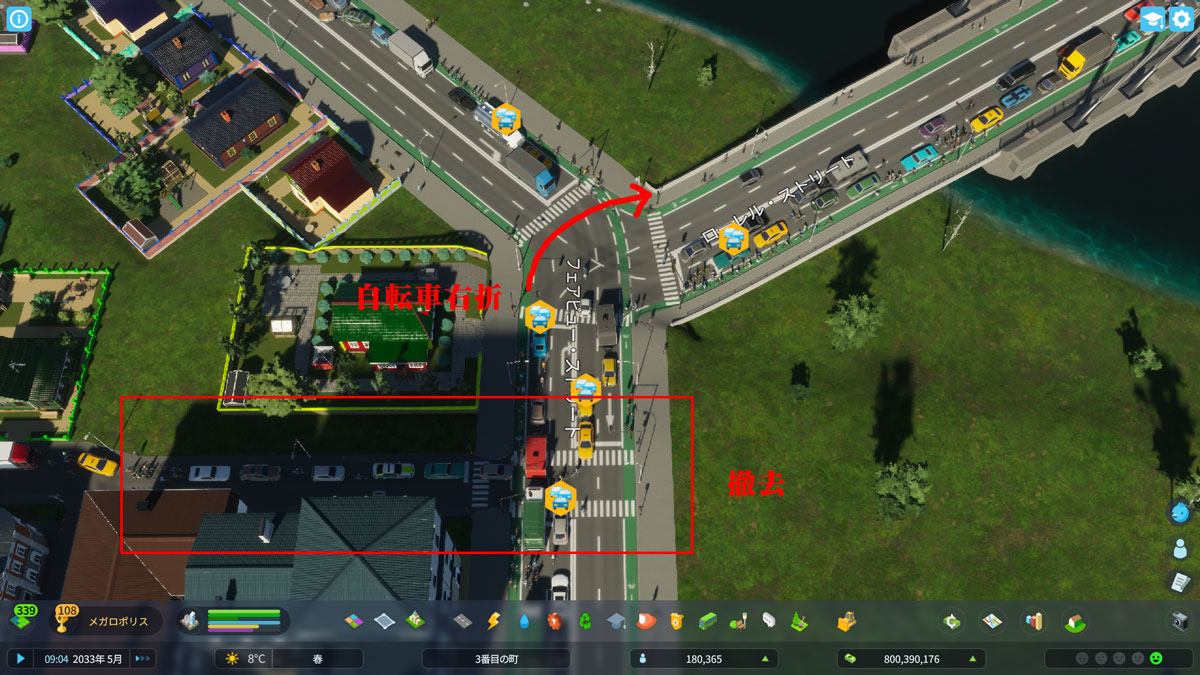The width and height of the screenshot is (1200, 675).
Task: Open the settings gear menu
Action: click(x=1181, y=18)
